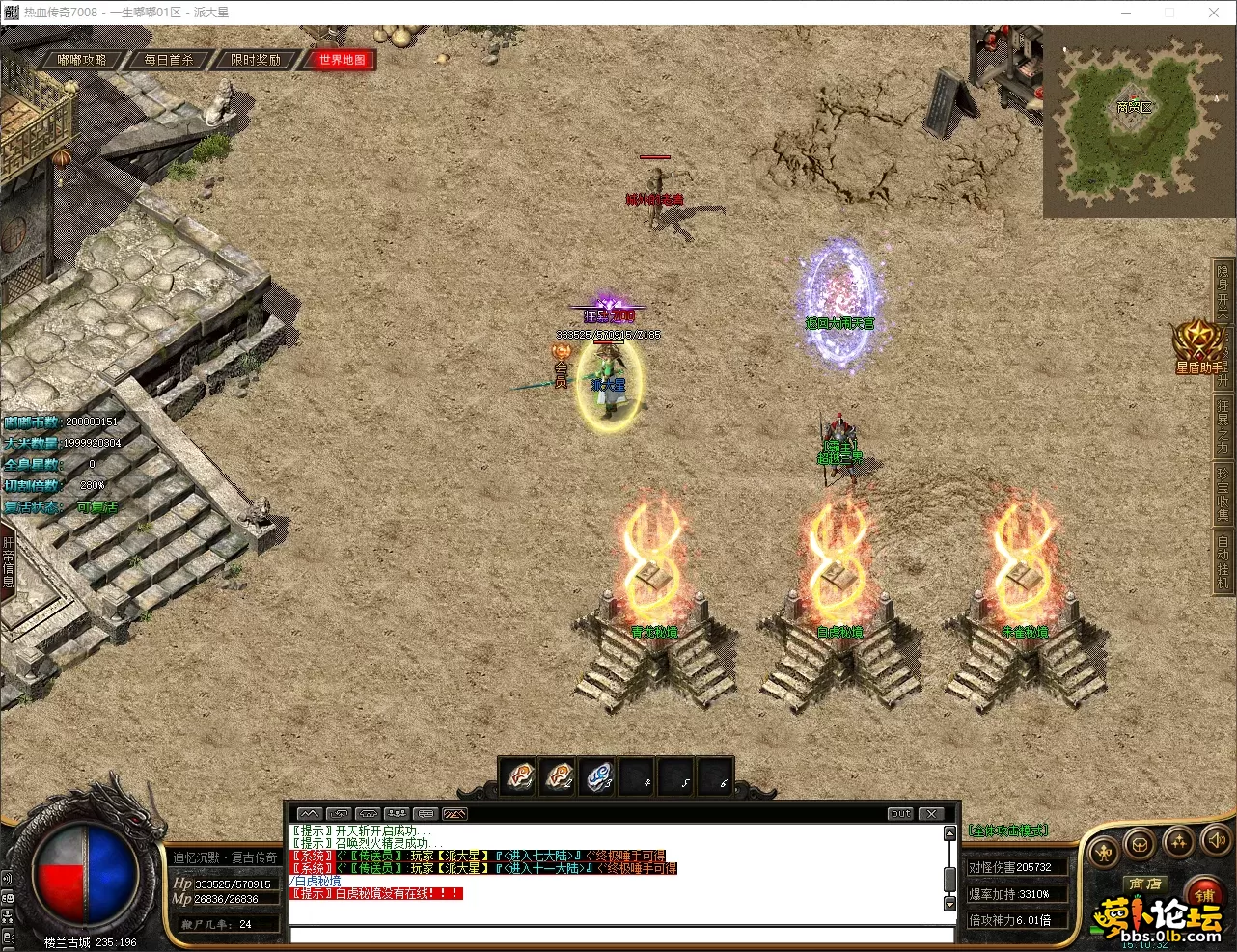Close the chat window with the X button

pyautogui.click(x=931, y=814)
